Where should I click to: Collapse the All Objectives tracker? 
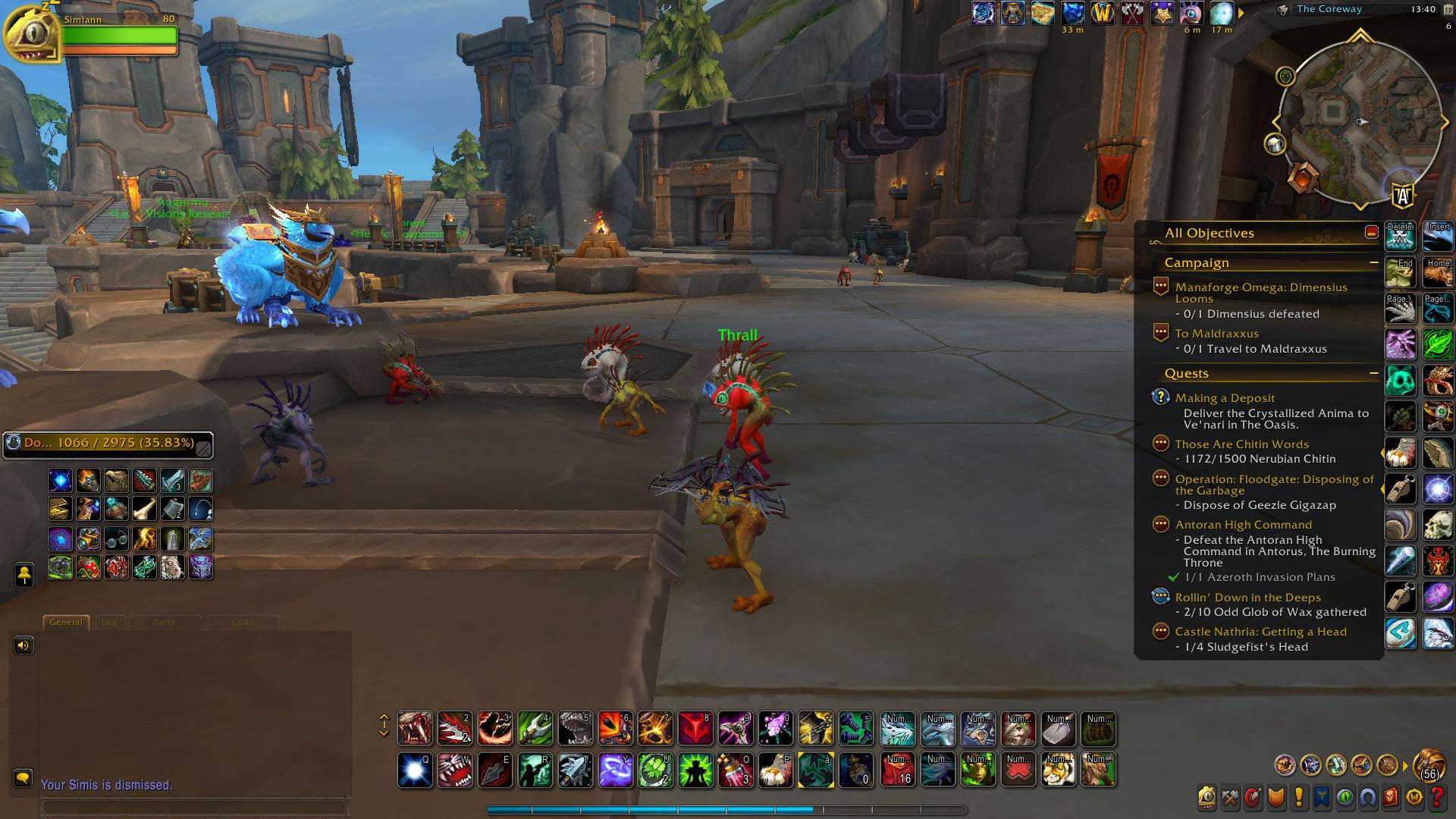click(x=1371, y=233)
